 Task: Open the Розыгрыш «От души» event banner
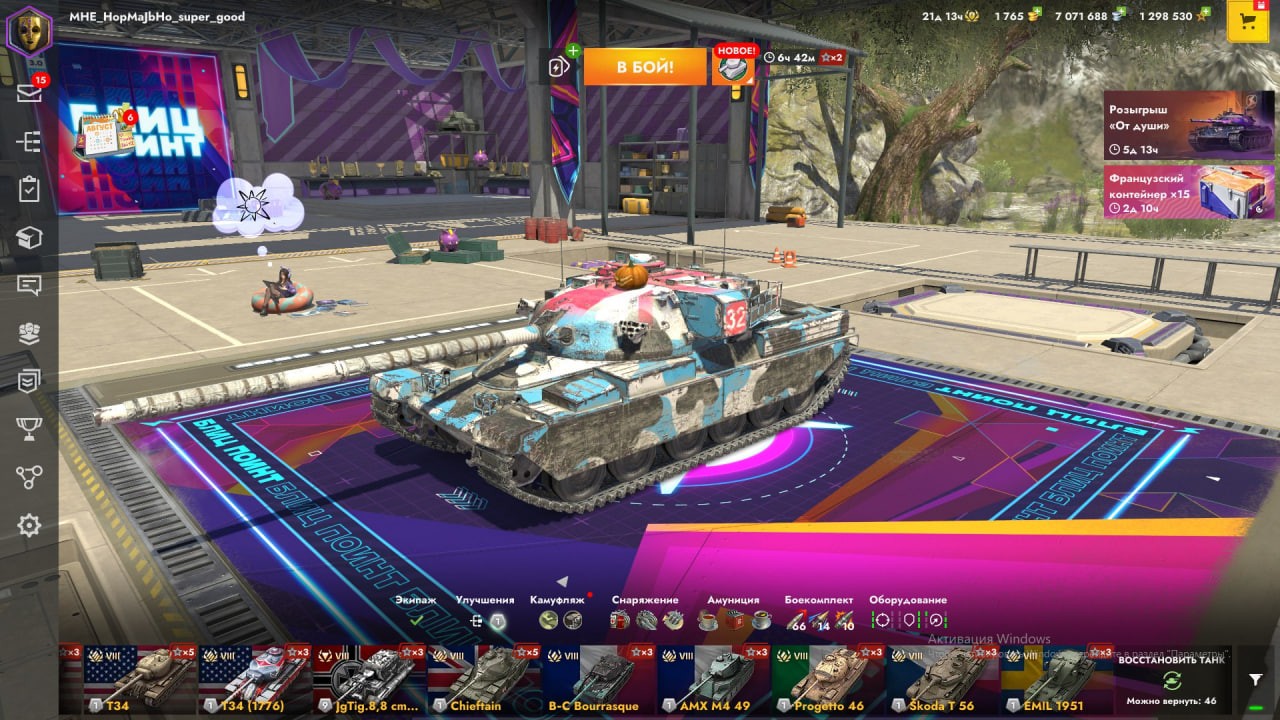pyautogui.click(x=1189, y=125)
